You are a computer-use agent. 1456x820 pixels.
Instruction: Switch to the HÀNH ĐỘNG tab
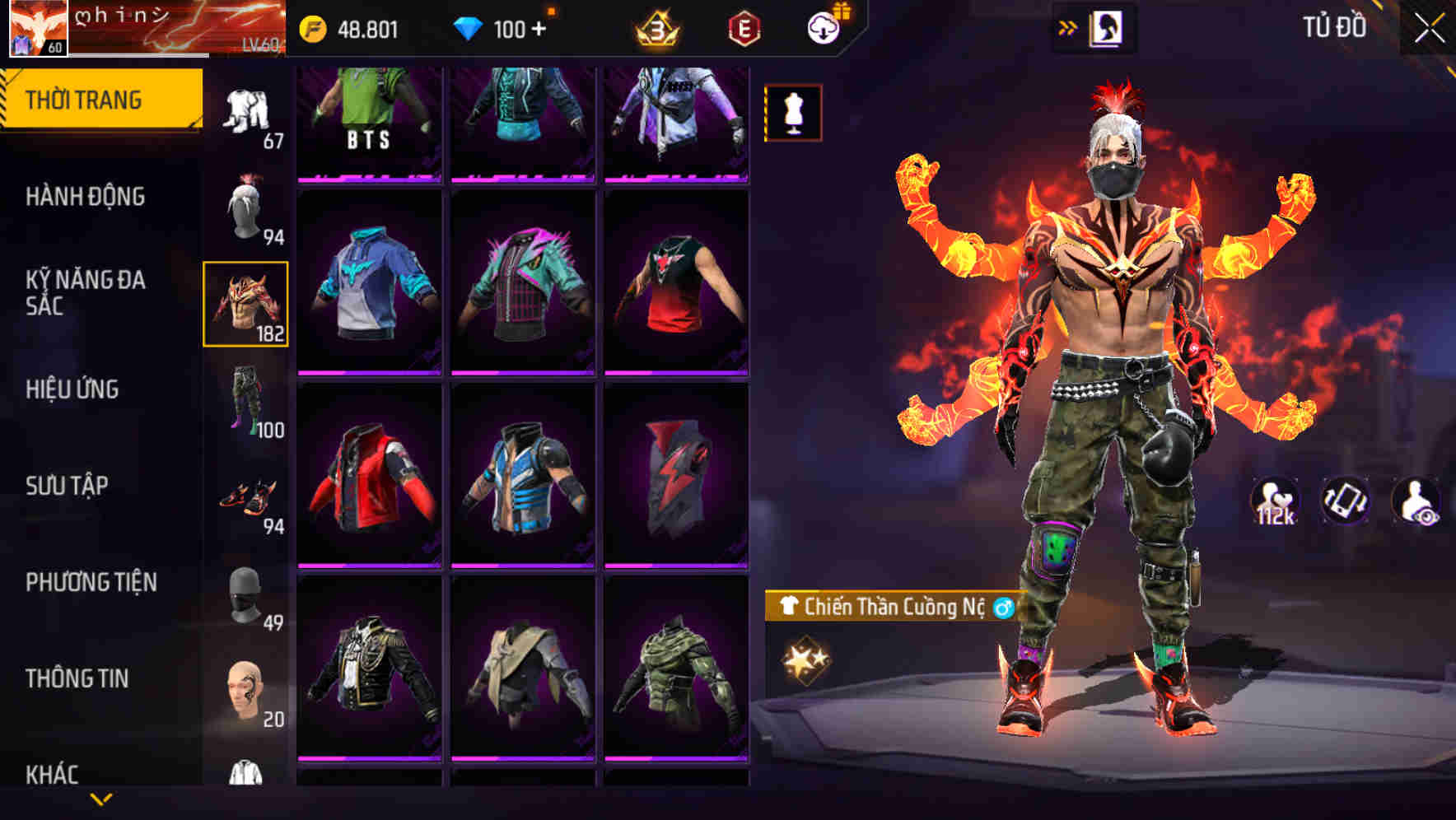[86, 198]
